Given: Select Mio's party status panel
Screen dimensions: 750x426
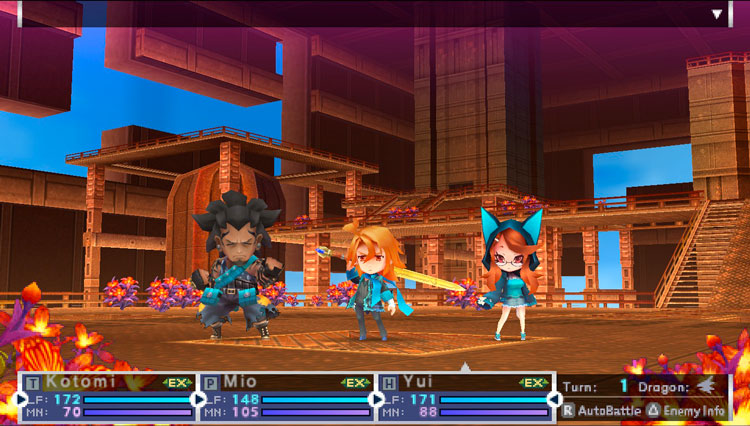Looking at the screenshot, I should coord(286,396).
